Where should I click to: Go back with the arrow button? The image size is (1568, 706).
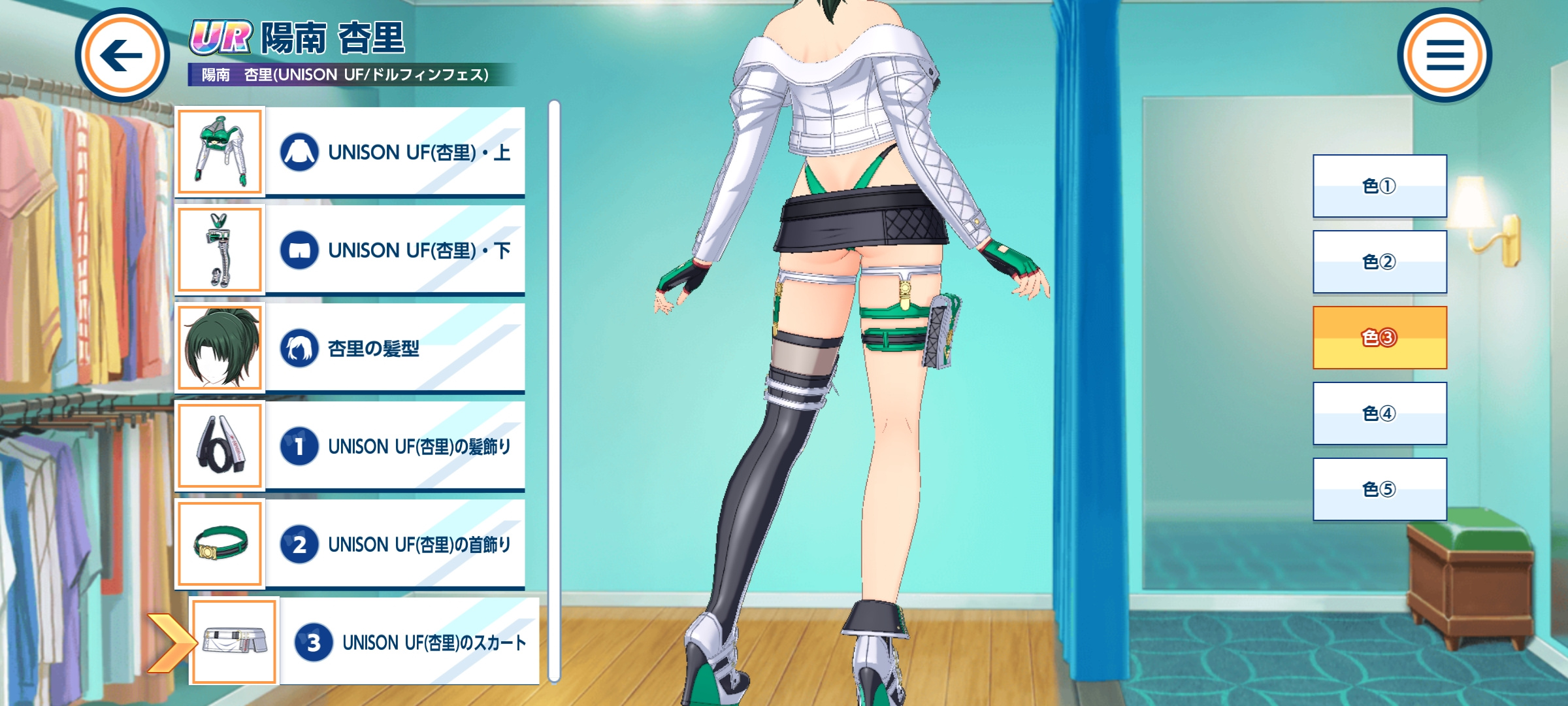122,56
